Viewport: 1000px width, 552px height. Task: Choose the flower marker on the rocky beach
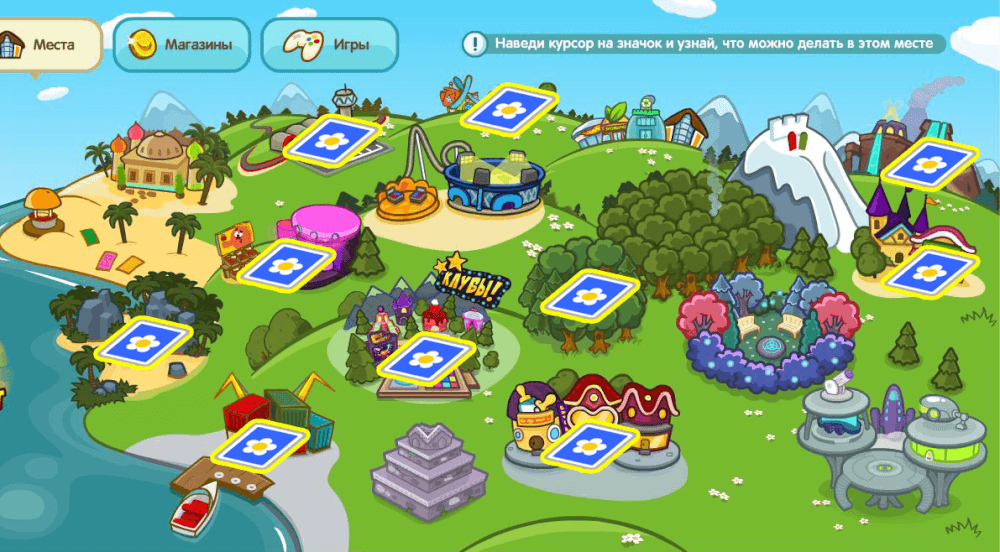(x=144, y=342)
